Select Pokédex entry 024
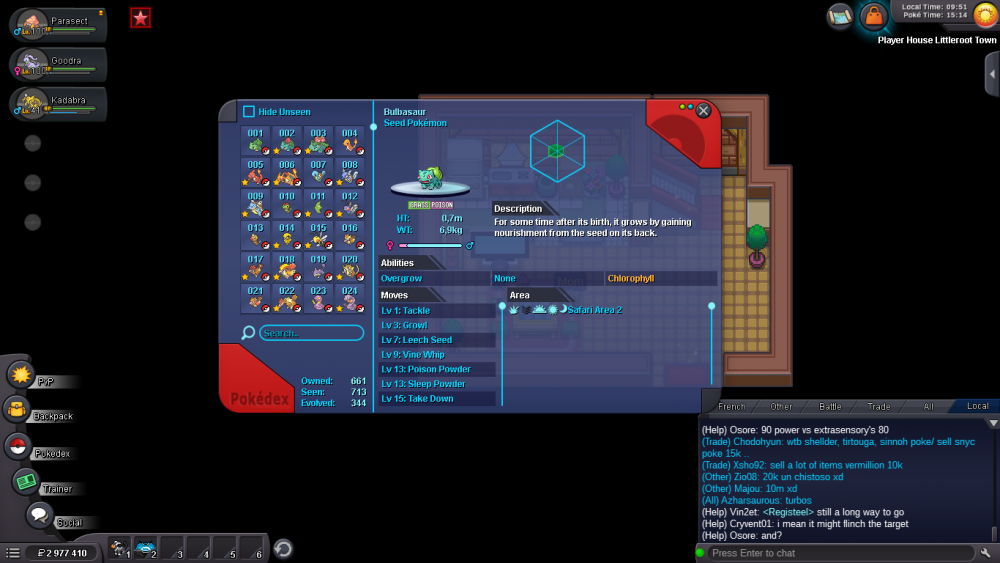 (349, 298)
